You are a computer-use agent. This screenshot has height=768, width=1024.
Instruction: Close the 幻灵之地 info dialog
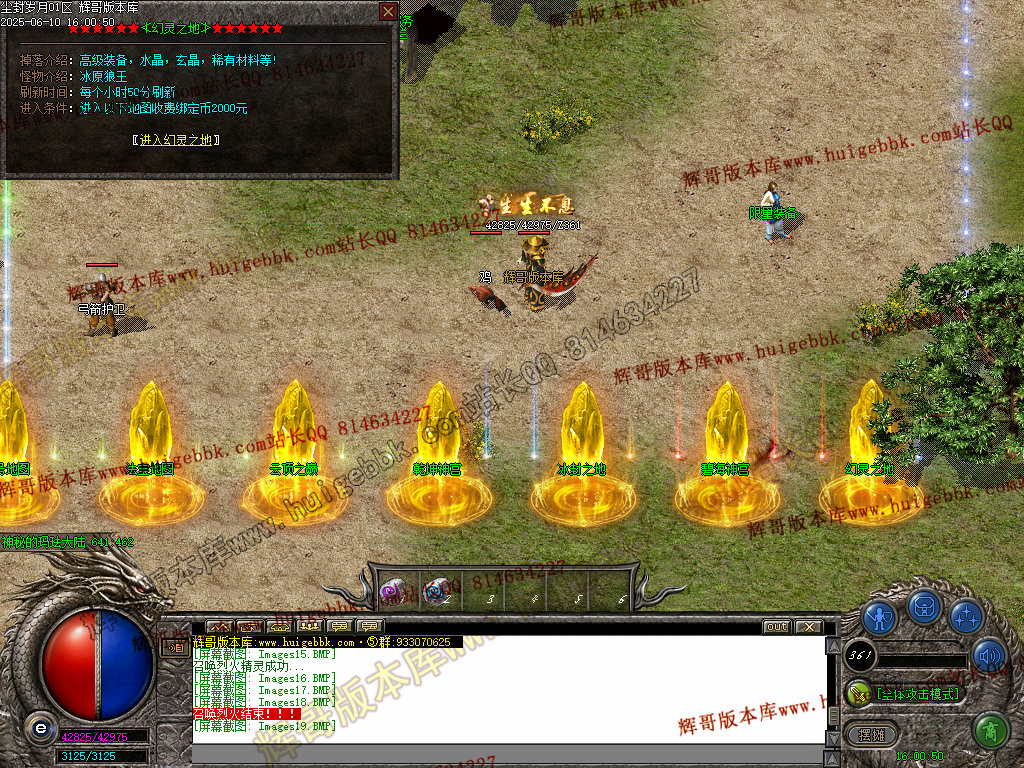(388, 12)
